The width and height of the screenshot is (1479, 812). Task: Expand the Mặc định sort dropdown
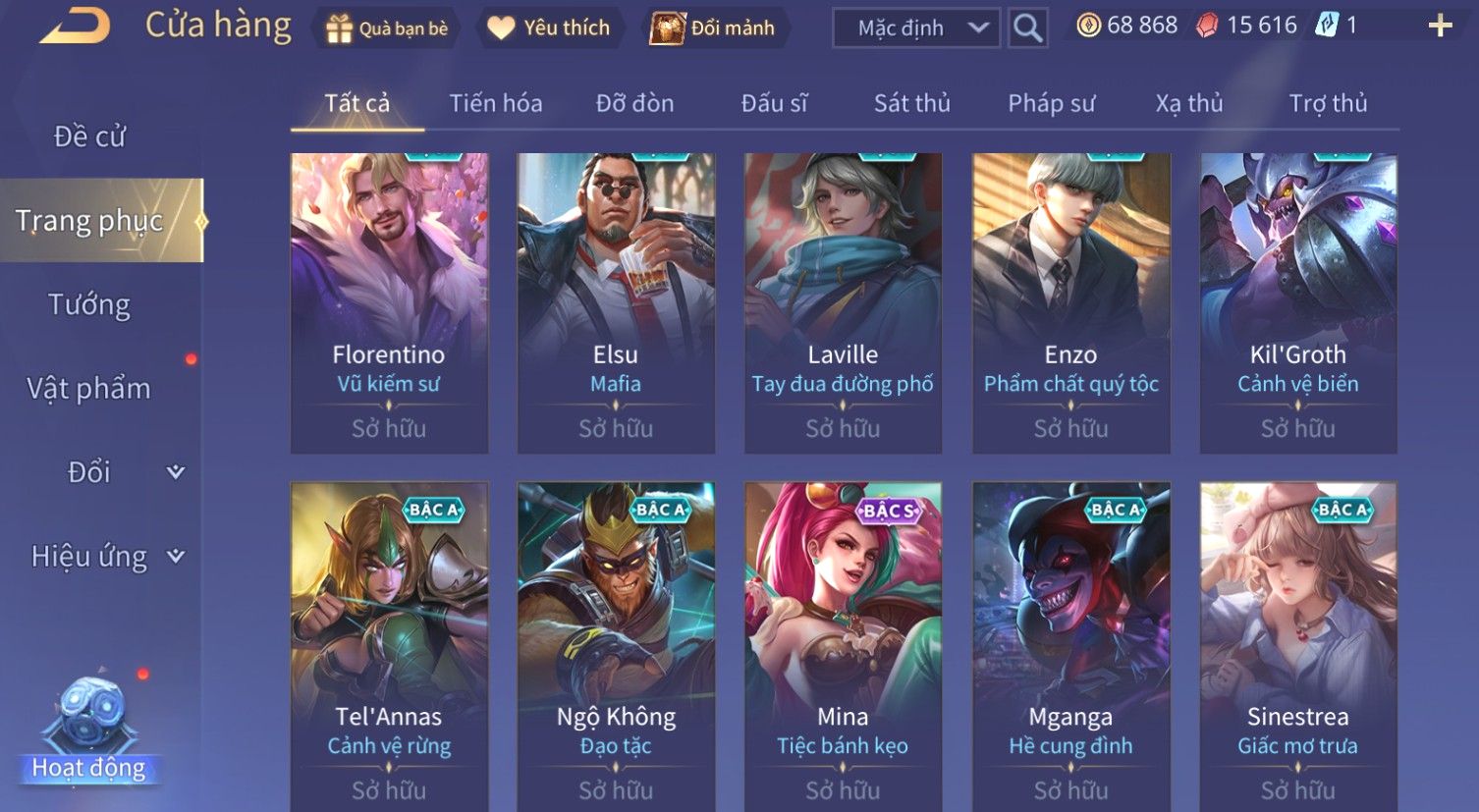(915, 28)
